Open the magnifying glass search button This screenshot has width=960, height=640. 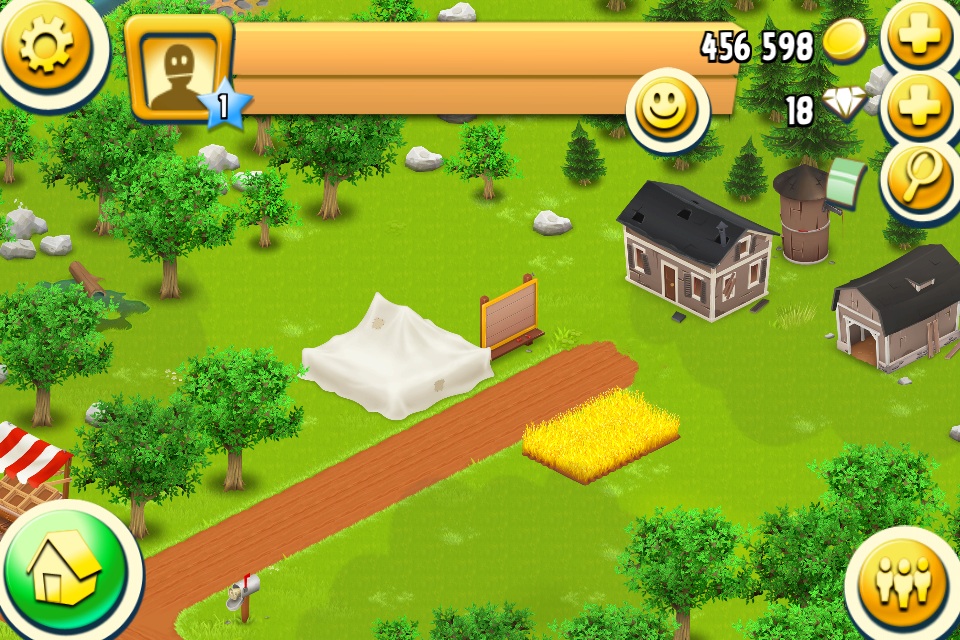920,178
